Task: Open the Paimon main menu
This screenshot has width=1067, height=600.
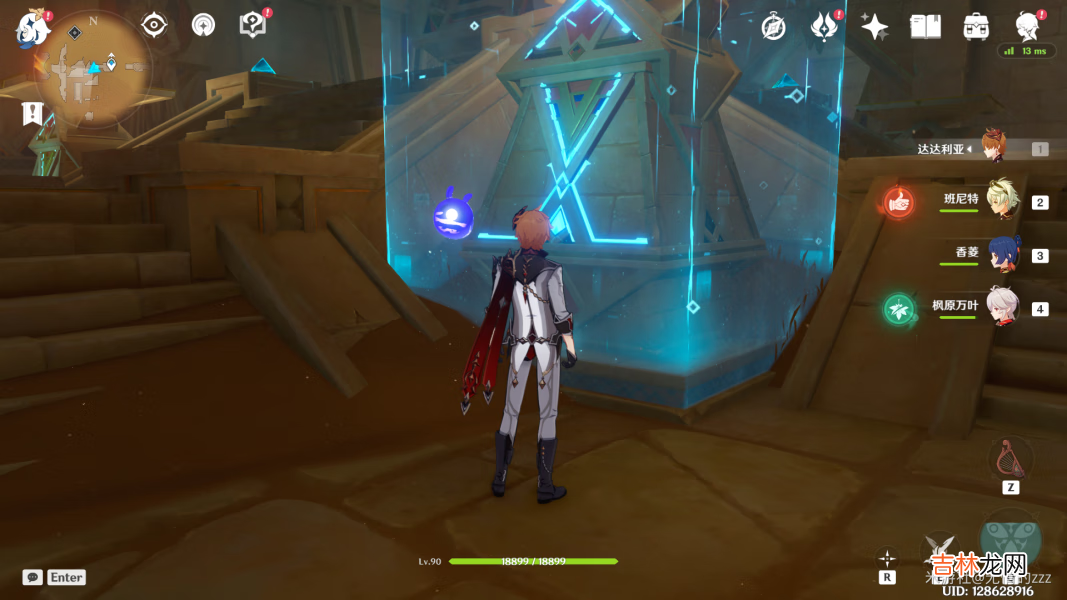Action: [x=32, y=28]
